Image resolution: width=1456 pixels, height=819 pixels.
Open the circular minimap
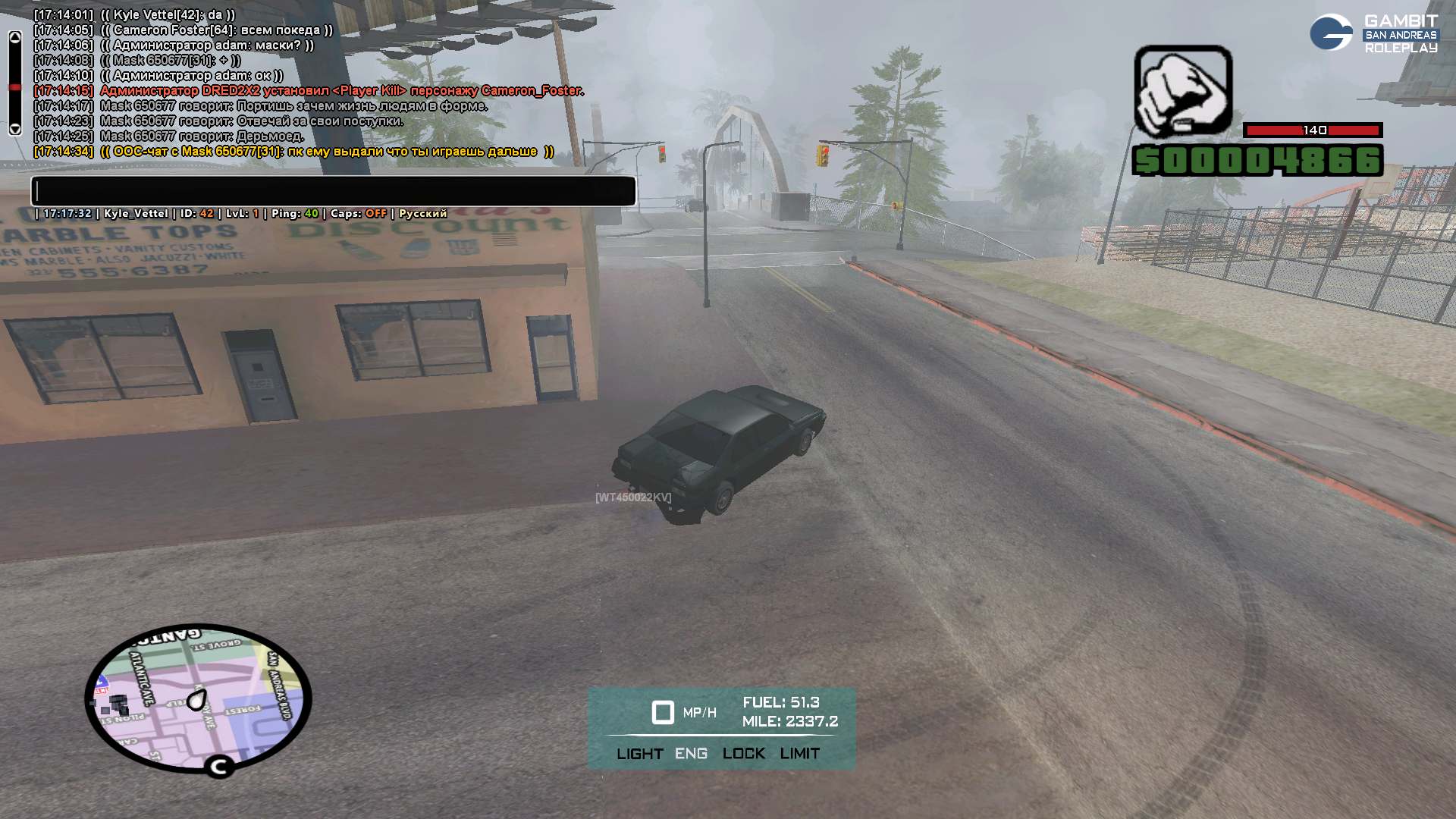(x=198, y=698)
